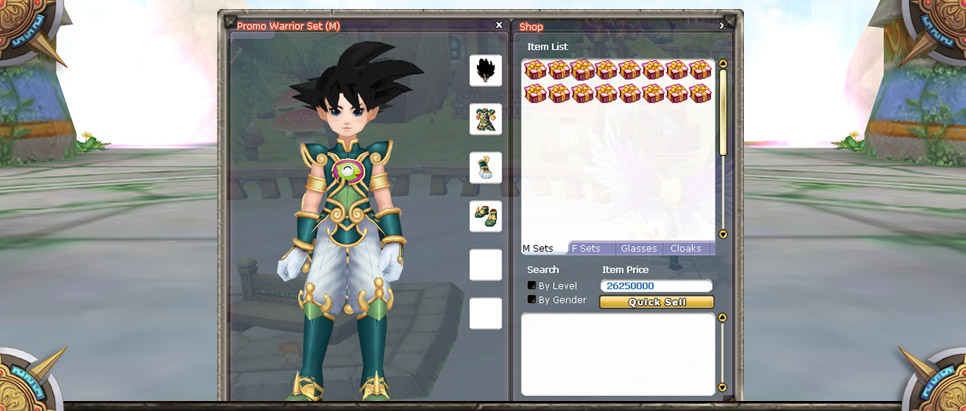This screenshot has width=966, height=411.
Task: Click the Item Price field
Action: click(656, 286)
